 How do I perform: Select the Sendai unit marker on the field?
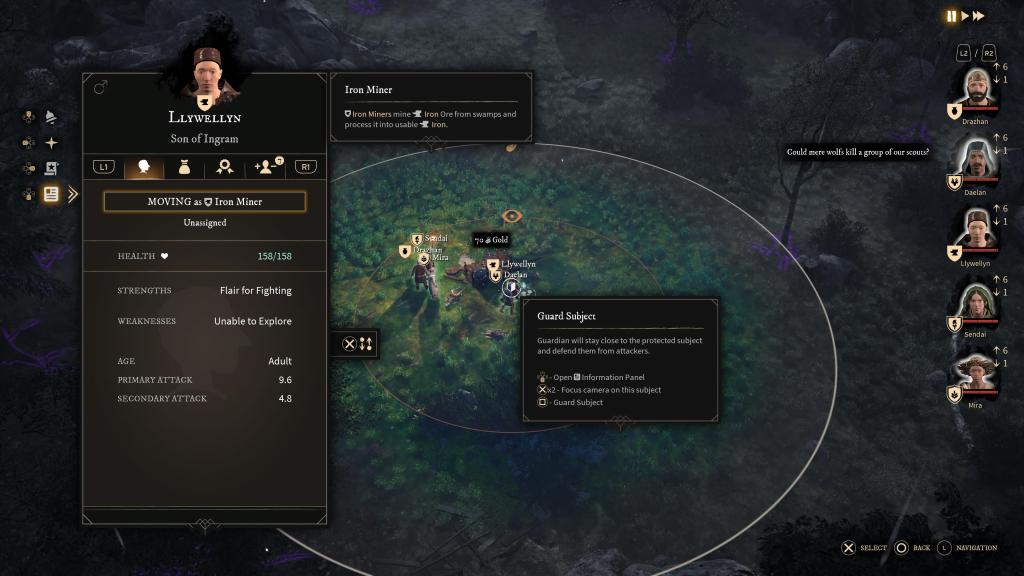click(417, 239)
